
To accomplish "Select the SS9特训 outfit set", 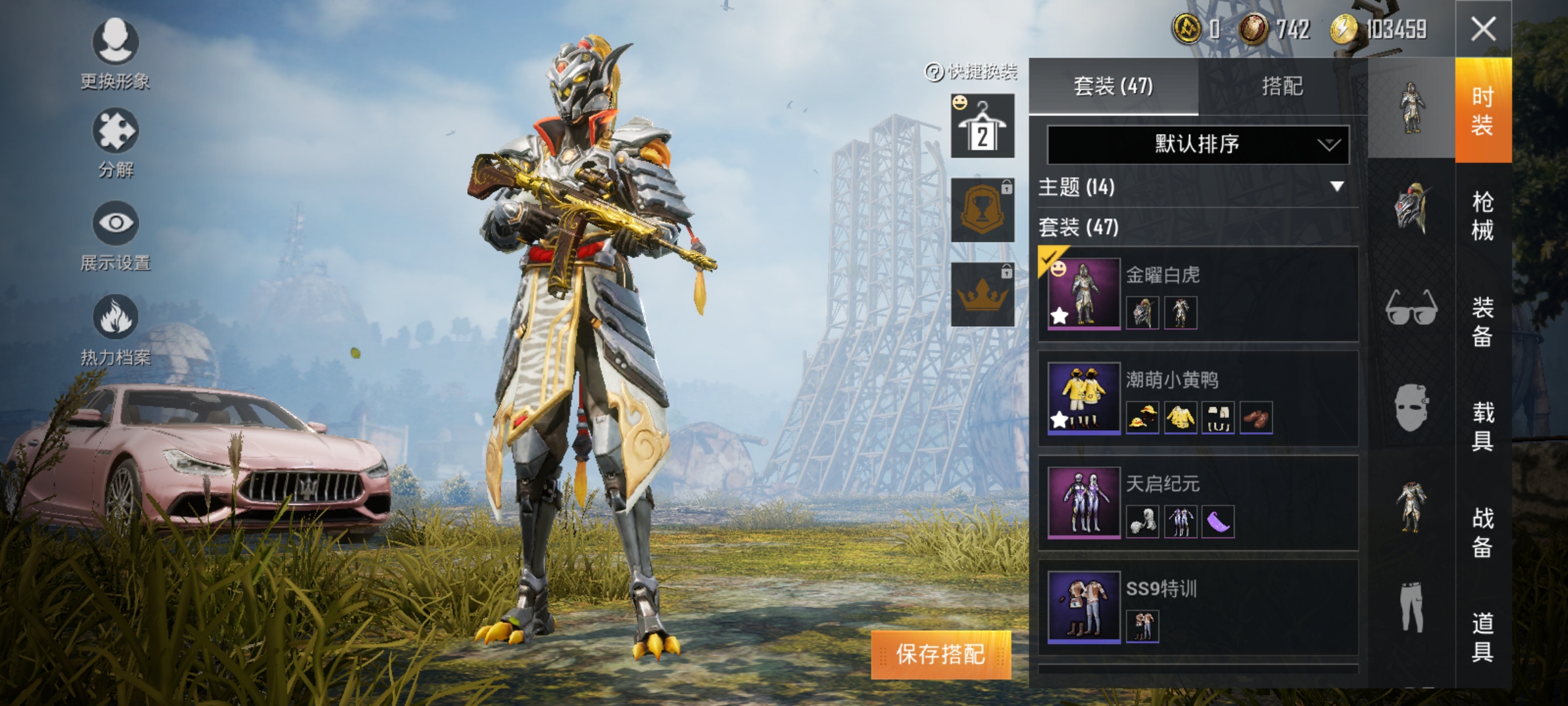I will (1198, 608).
